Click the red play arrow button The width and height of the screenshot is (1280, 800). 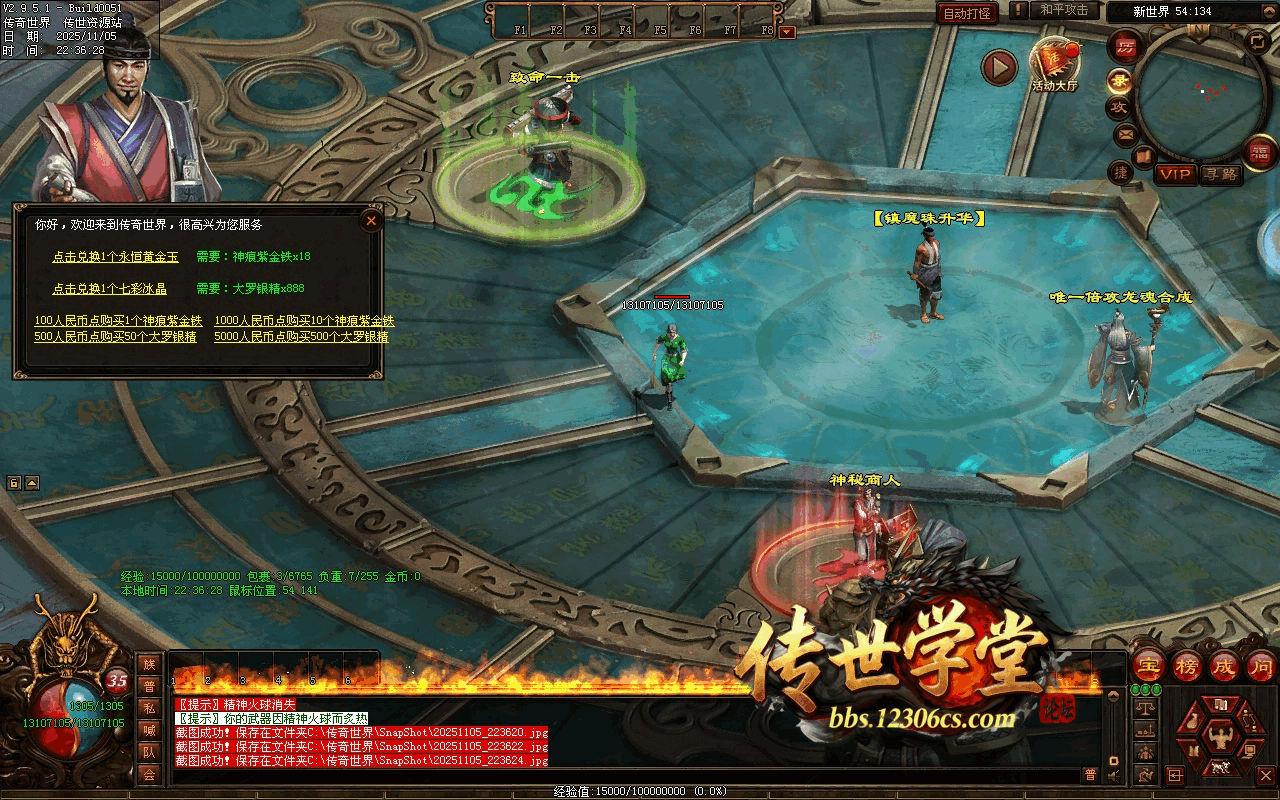click(x=998, y=67)
